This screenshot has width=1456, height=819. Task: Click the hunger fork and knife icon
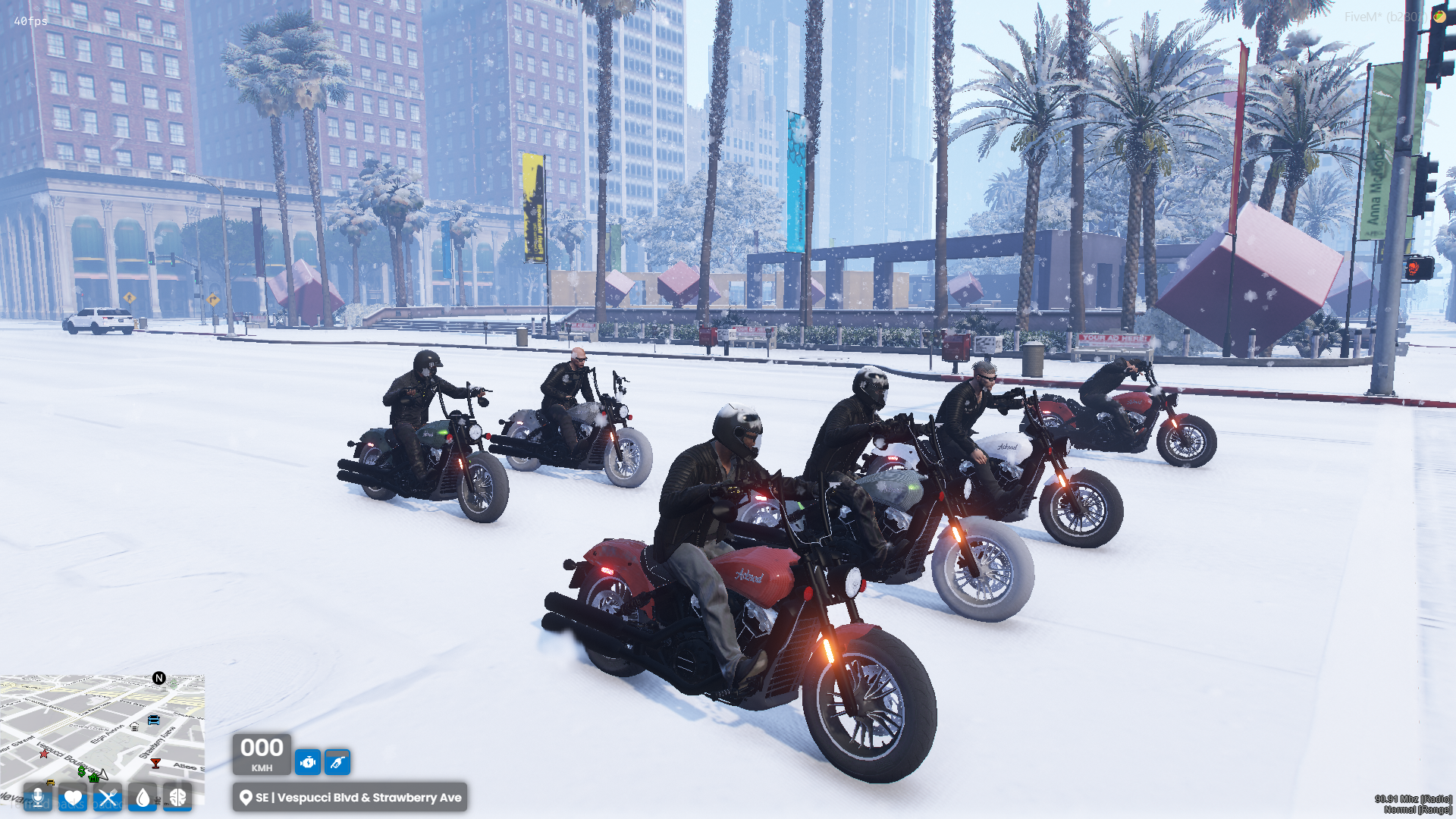tap(108, 799)
